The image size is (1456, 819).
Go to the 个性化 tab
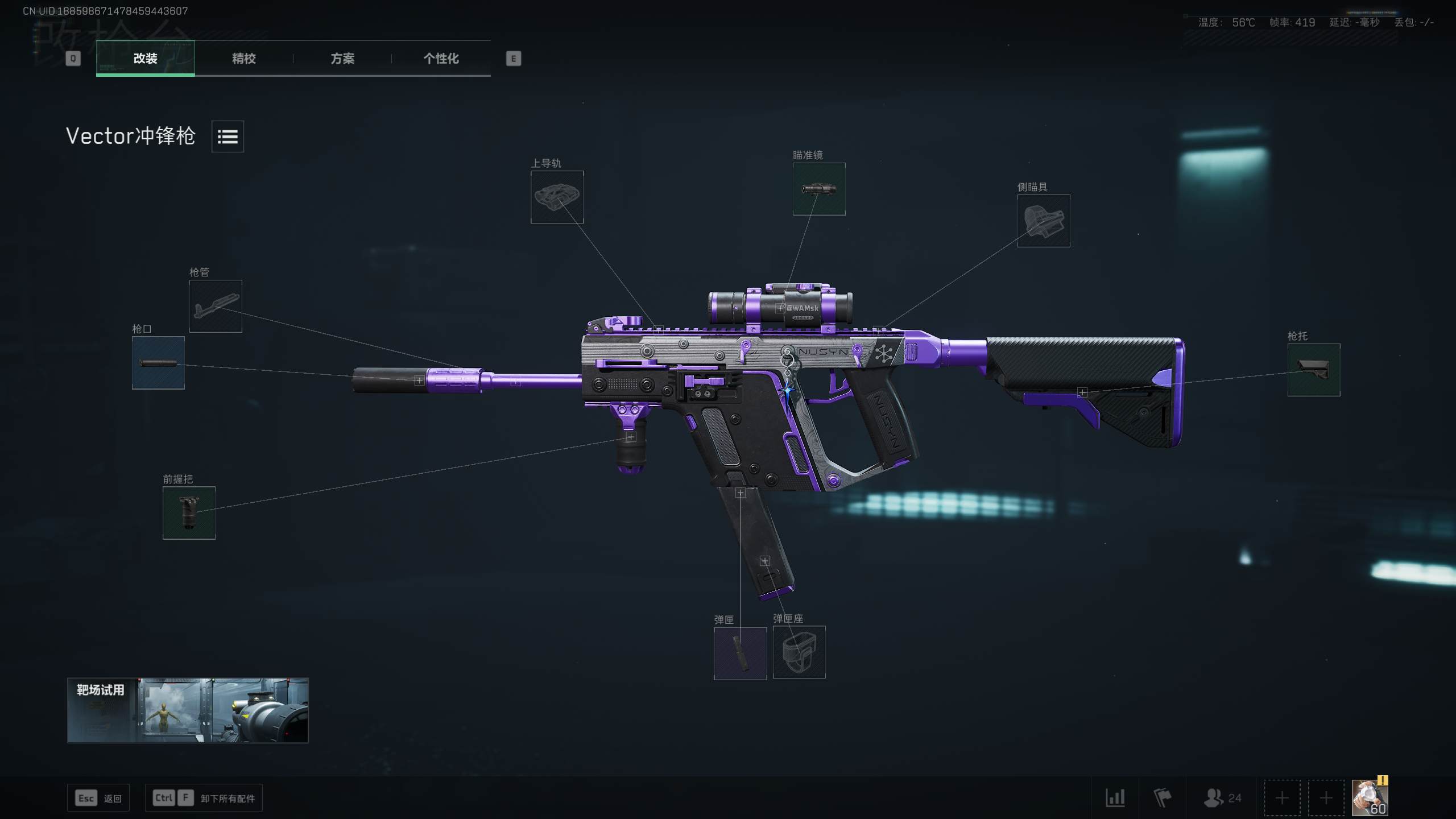tap(441, 58)
